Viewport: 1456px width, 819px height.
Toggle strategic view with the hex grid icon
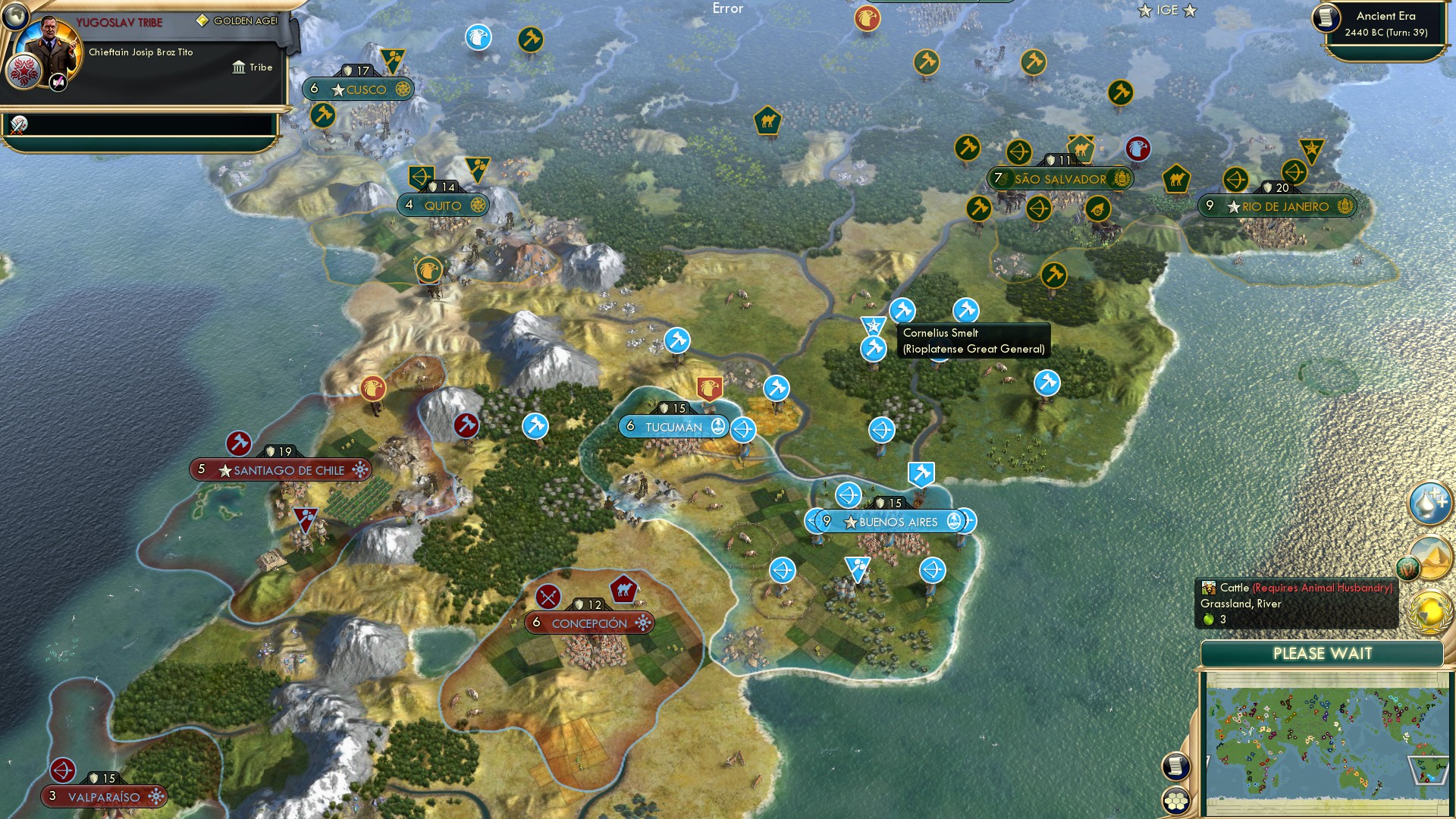click(1175, 798)
